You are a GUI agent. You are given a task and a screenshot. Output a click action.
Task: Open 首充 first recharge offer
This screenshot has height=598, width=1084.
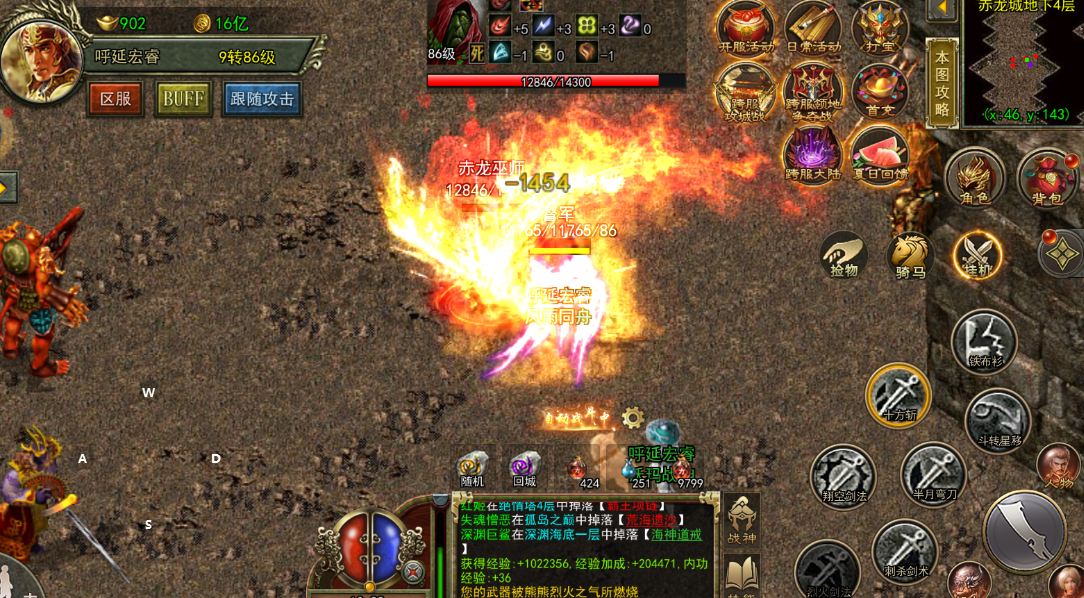click(880, 91)
